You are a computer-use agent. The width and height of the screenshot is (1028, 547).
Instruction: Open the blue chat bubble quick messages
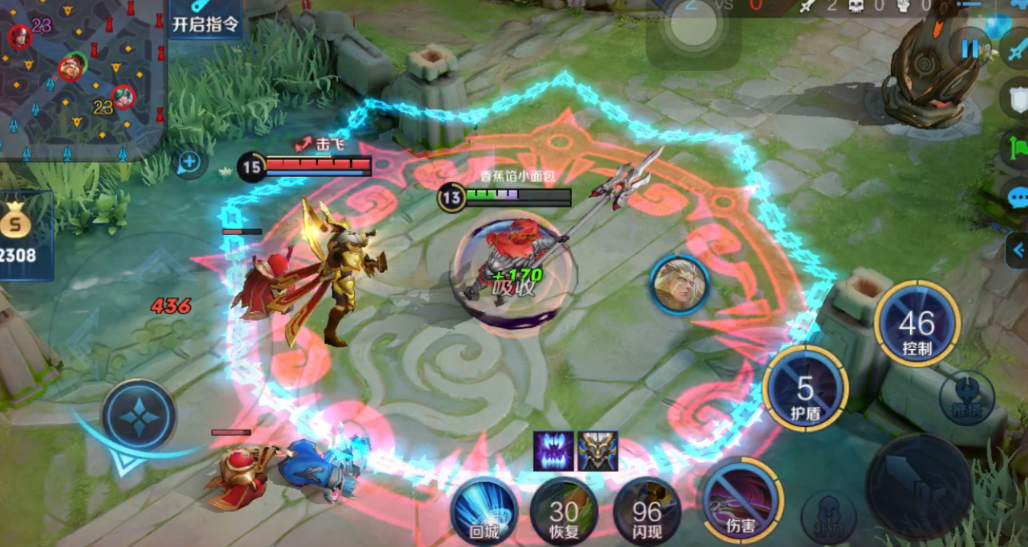(1016, 197)
